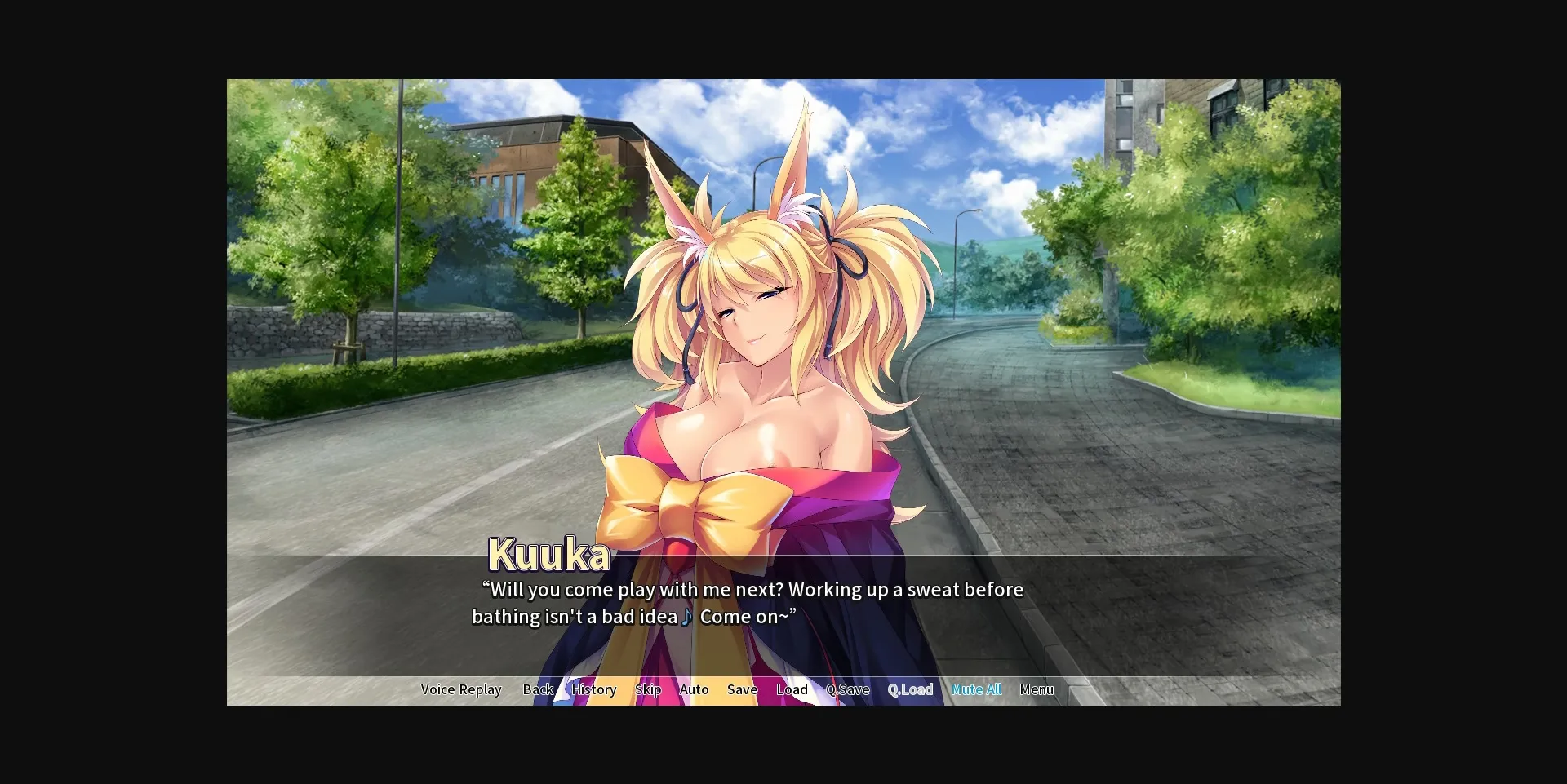Viewport: 1567px width, 784px height.
Task: Perform a Q.Save quicksave
Action: click(848, 689)
